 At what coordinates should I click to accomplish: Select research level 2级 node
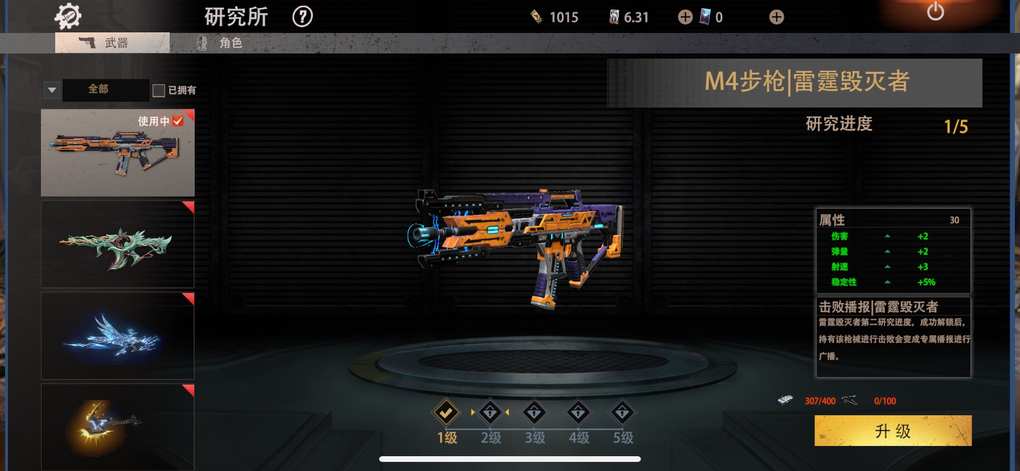click(x=490, y=411)
